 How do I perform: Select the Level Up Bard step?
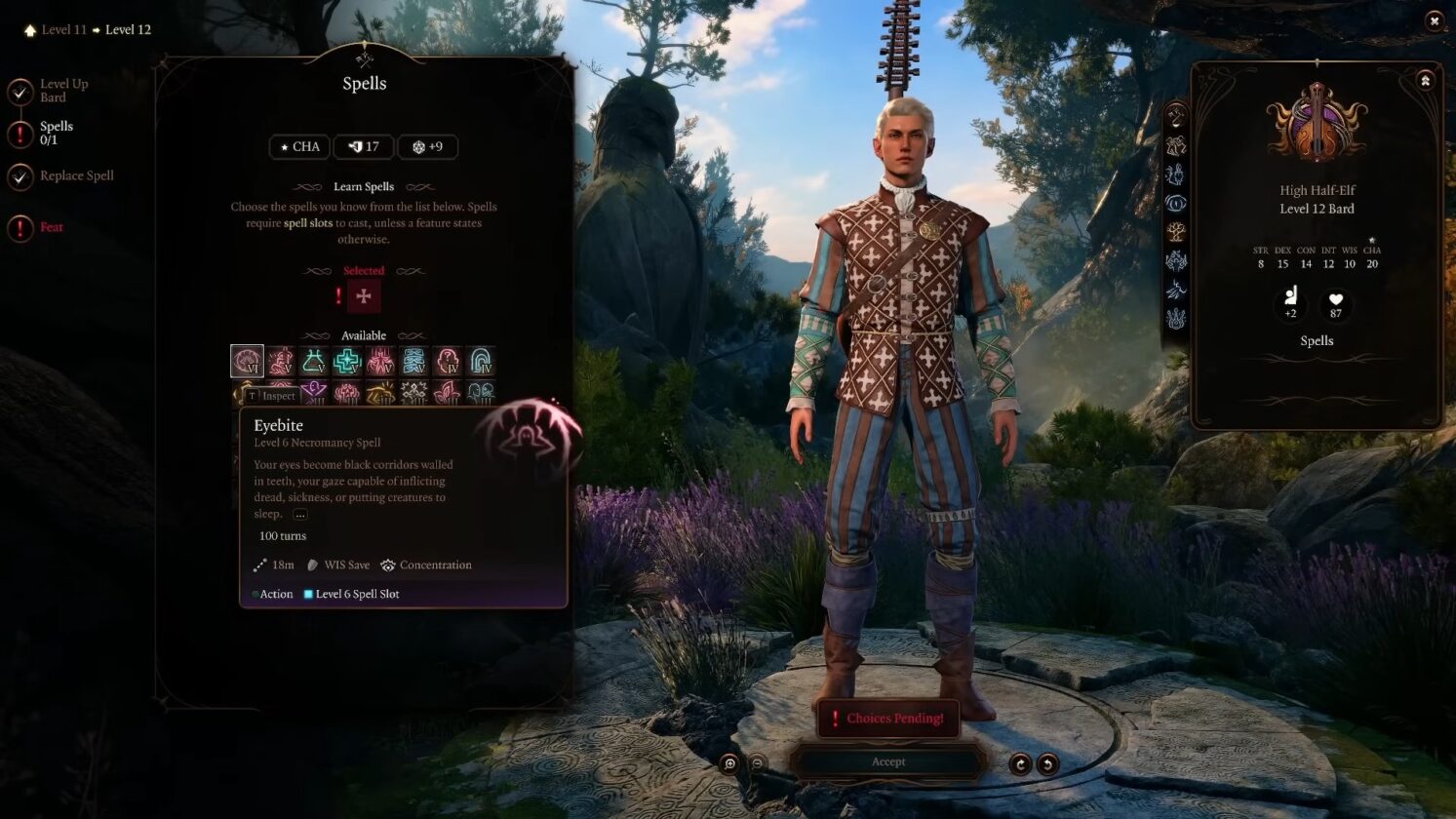point(63,91)
